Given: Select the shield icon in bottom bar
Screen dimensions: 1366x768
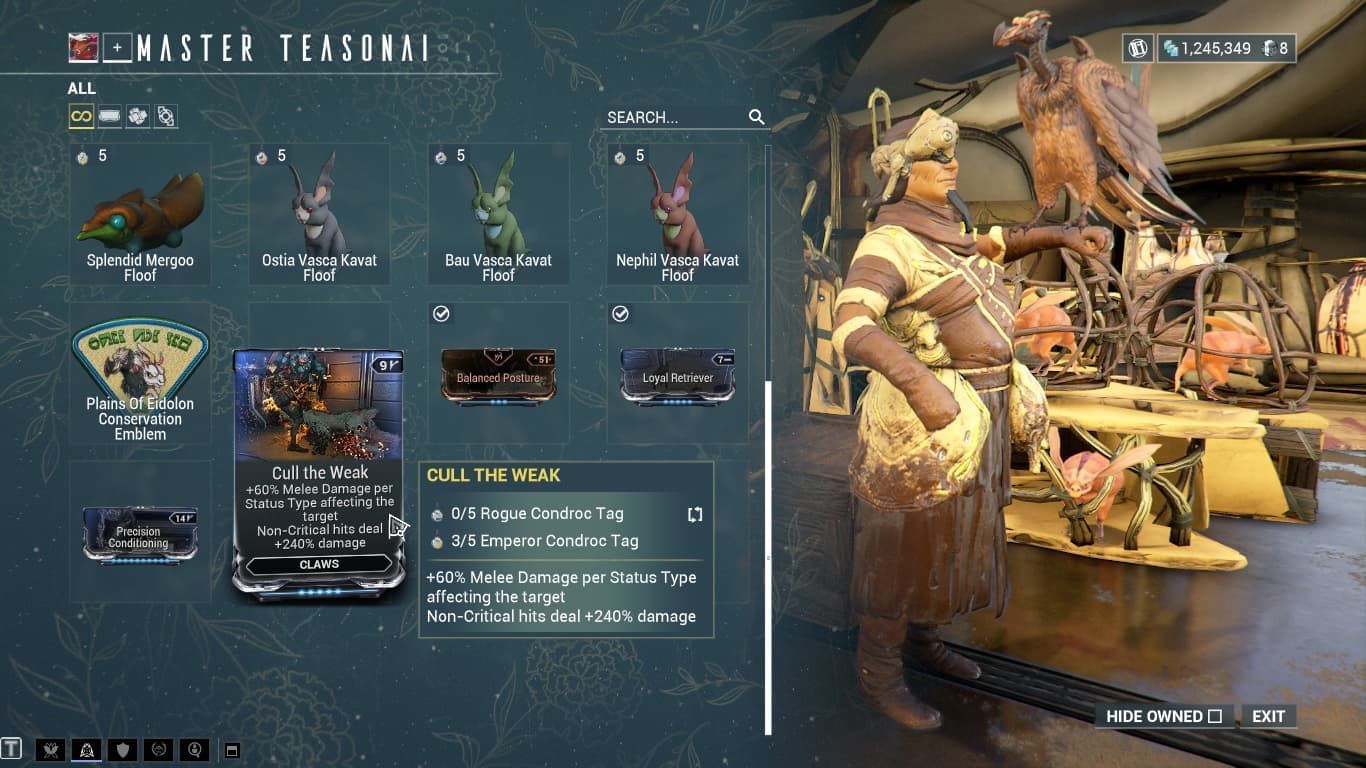Looking at the screenshot, I should tap(122, 748).
